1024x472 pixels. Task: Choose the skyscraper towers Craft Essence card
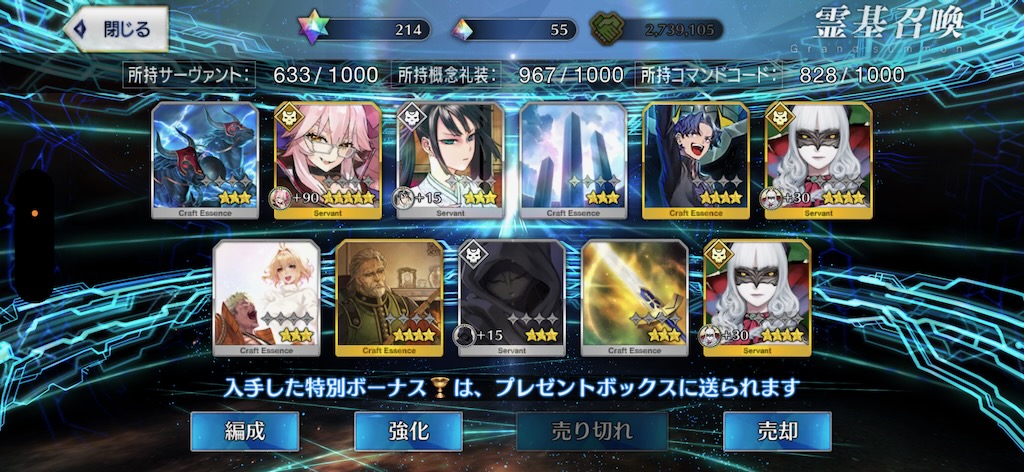[573, 160]
